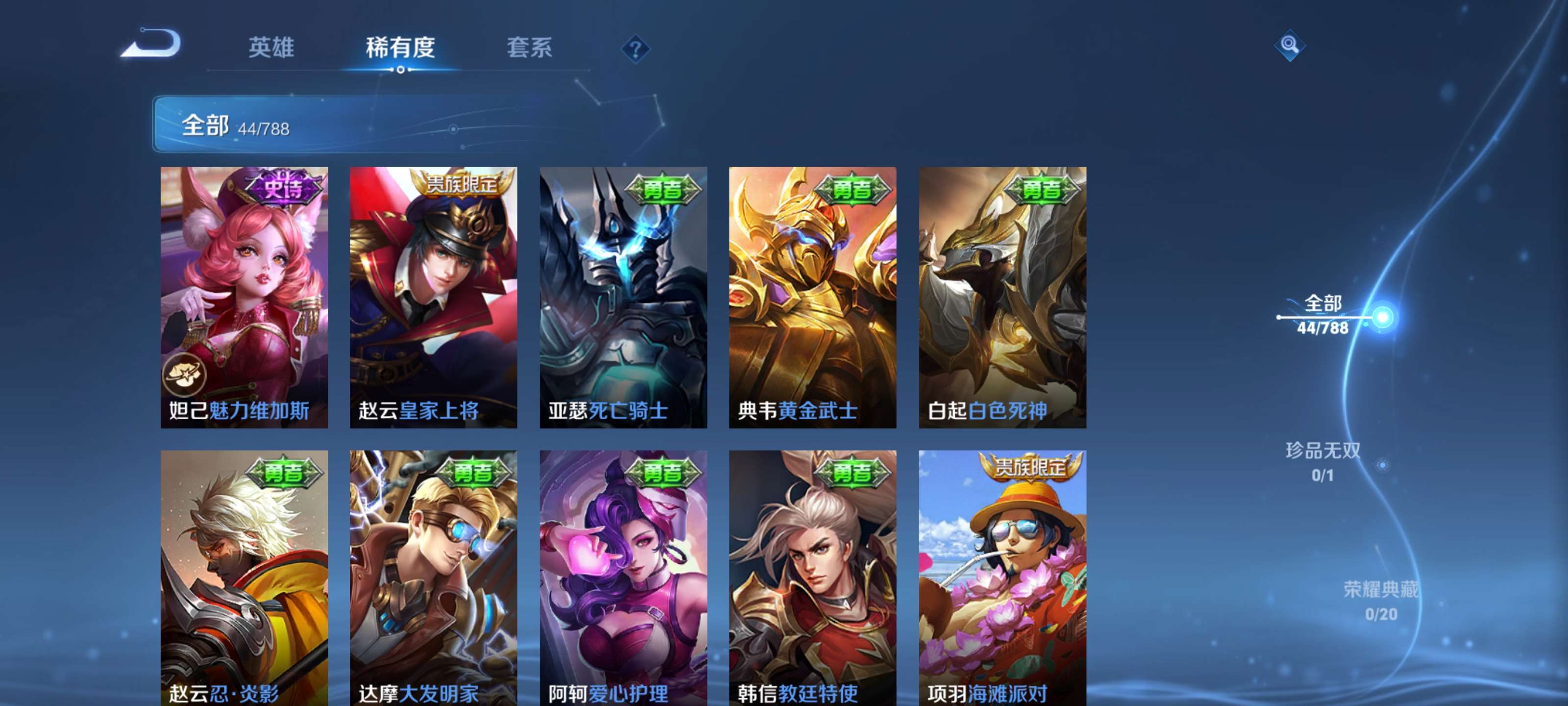Switch to the 套系 tab

click(530, 49)
